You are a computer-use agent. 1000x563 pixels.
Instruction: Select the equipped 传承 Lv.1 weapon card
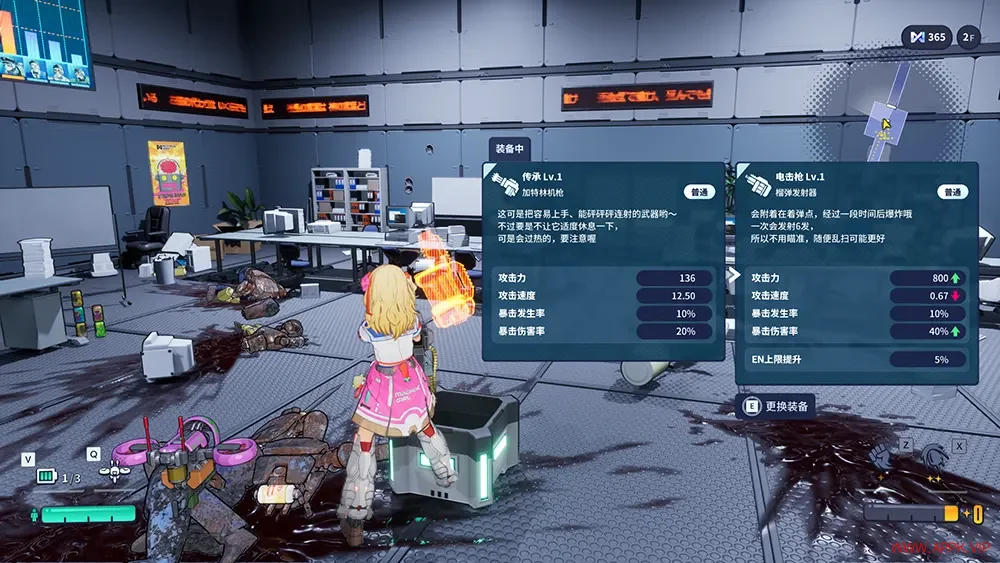603,260
